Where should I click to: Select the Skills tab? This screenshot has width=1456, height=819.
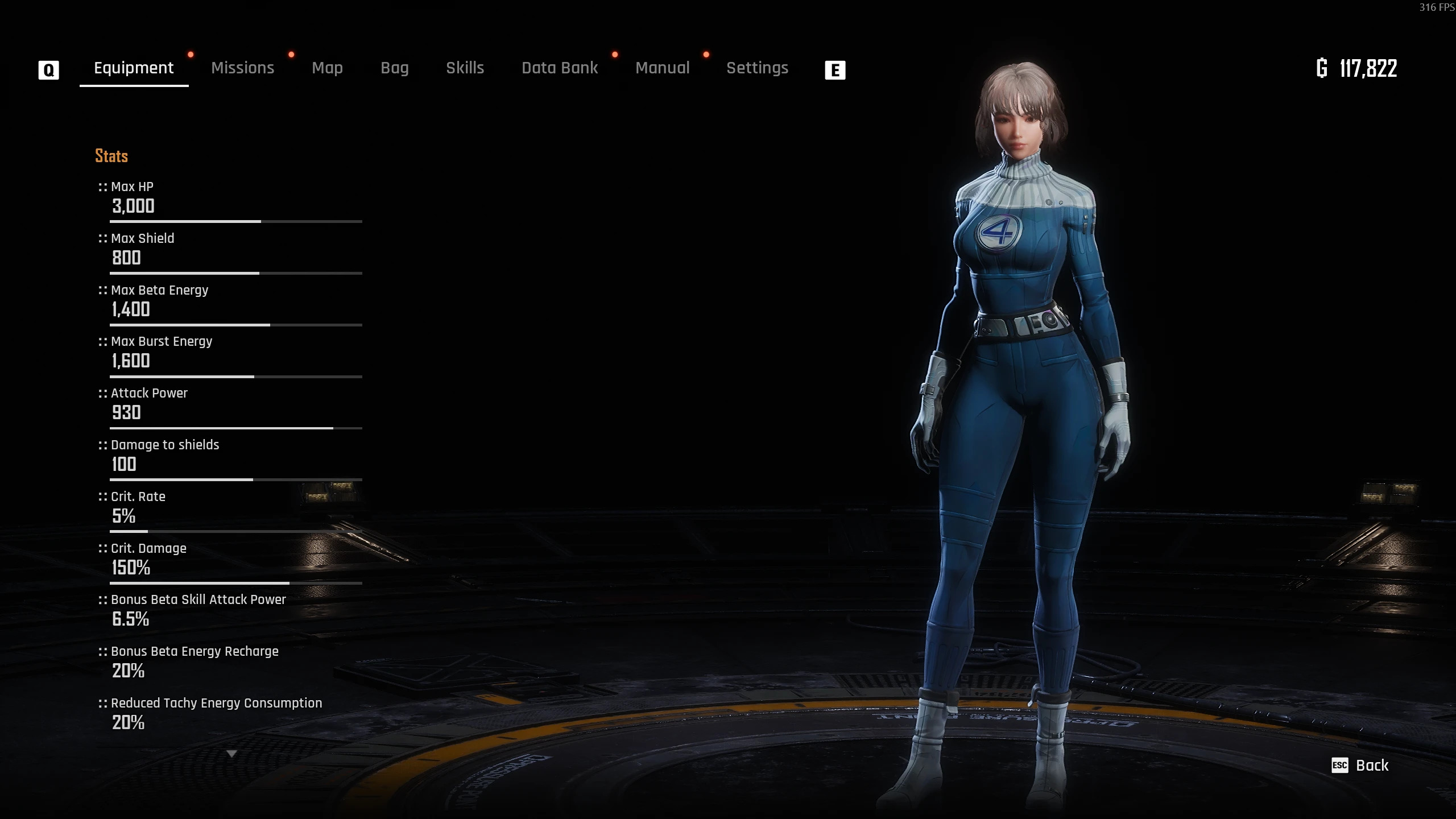pos(465,68)
